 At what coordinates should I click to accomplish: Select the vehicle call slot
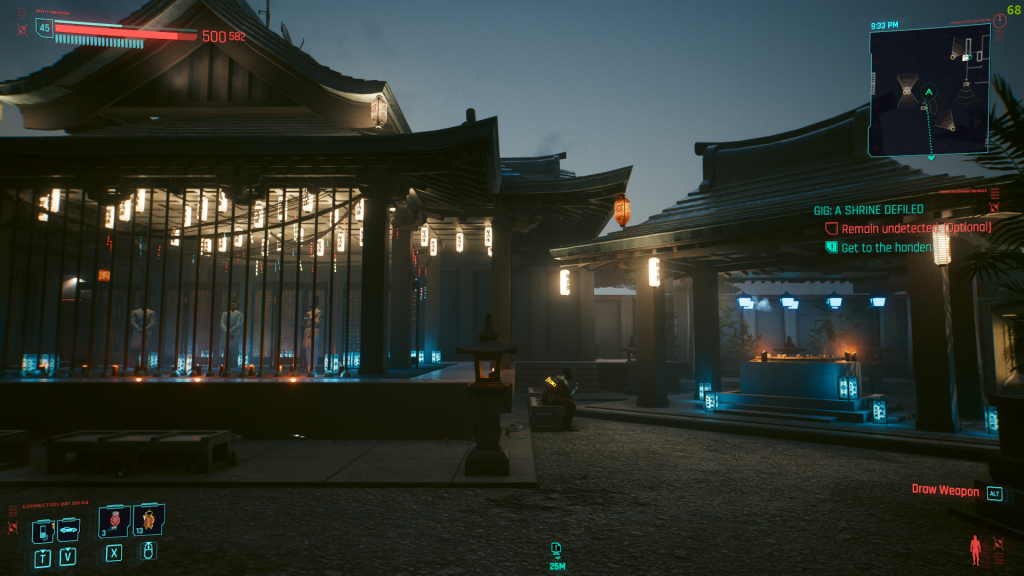[x=67, y=531]
